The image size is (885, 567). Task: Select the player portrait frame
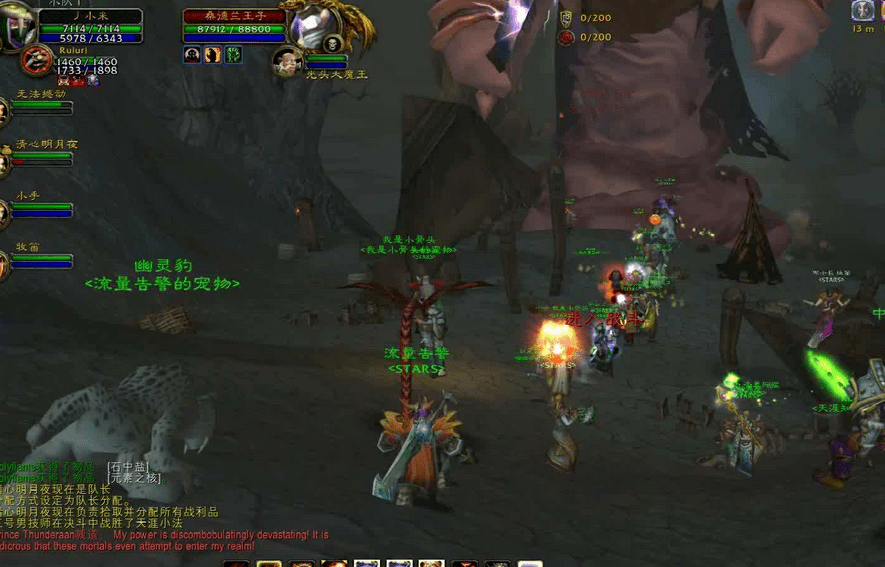coord(20,27)
